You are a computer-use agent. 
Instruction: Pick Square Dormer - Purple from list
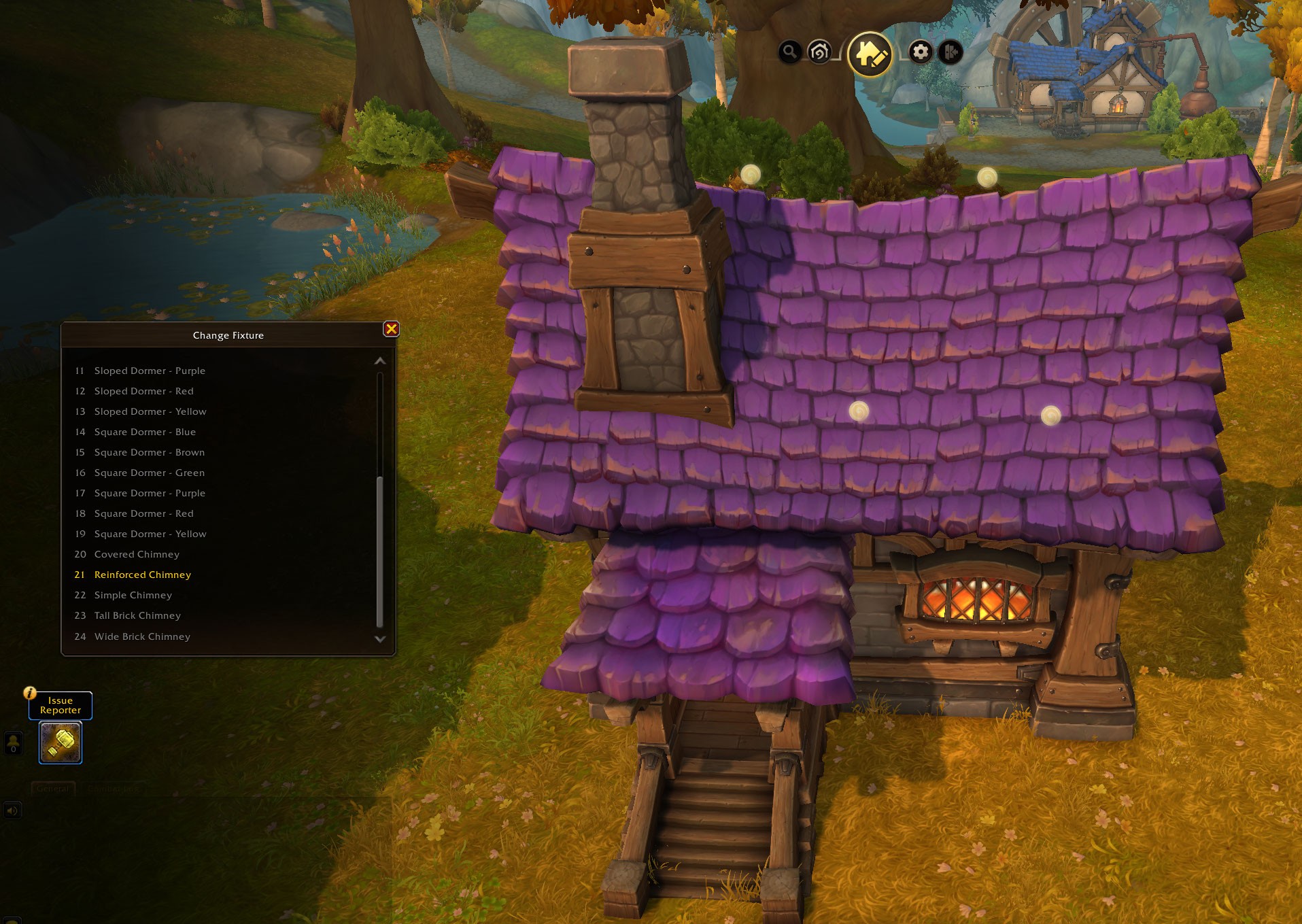tap(150, 493)
